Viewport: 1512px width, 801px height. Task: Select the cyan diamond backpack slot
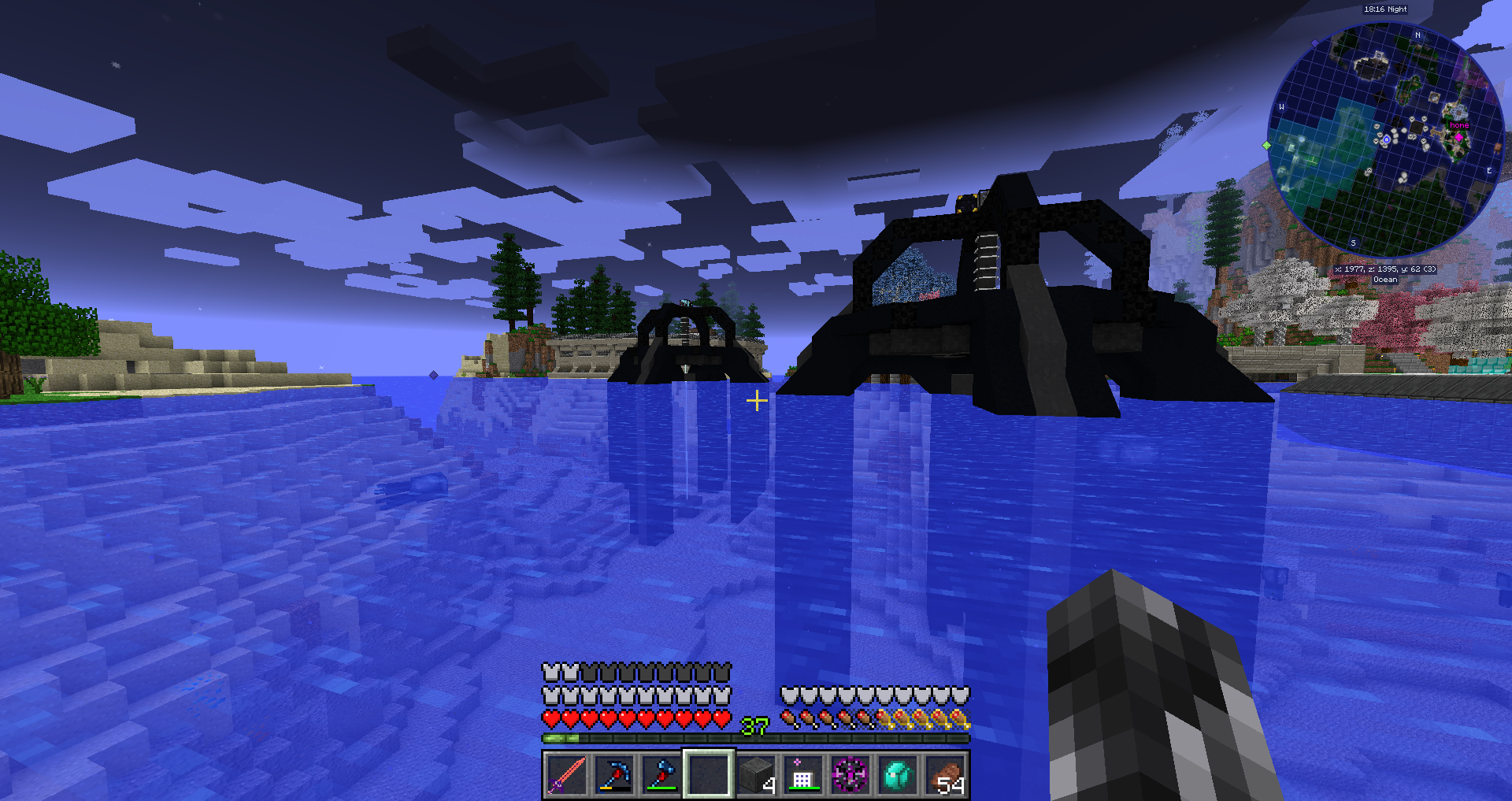coord(897,774)
